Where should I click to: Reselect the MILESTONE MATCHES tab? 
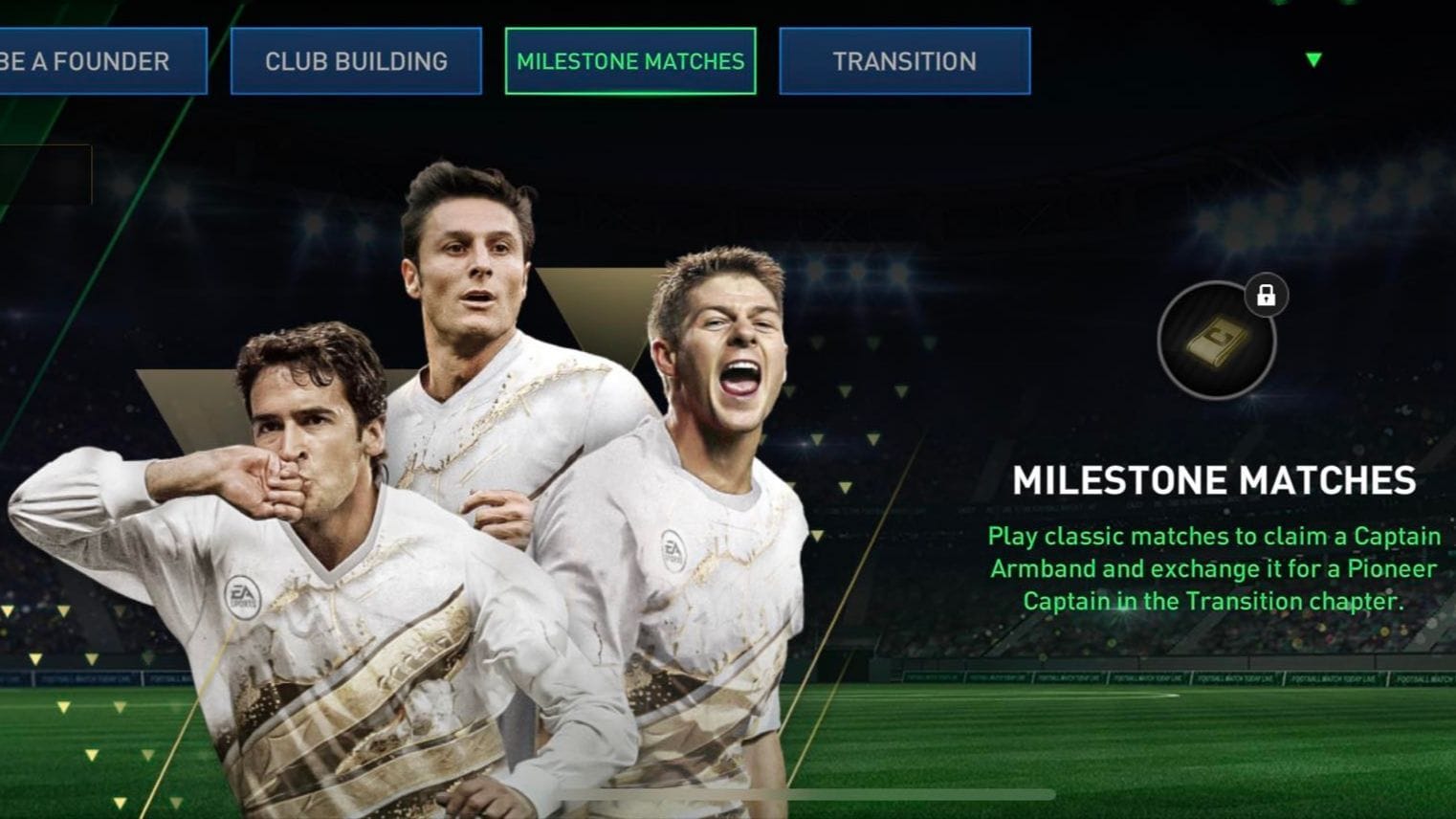629,61
